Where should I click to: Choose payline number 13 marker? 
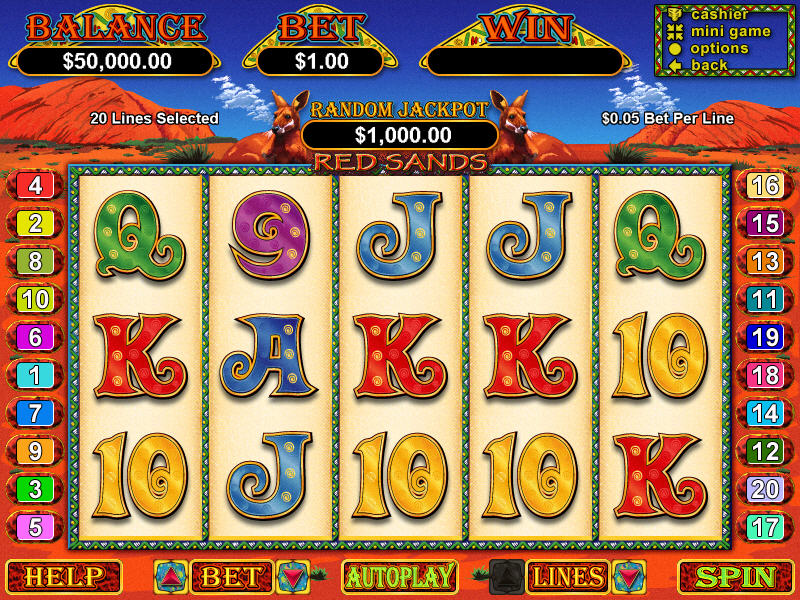pyautogui.click(x=765, y=261)
